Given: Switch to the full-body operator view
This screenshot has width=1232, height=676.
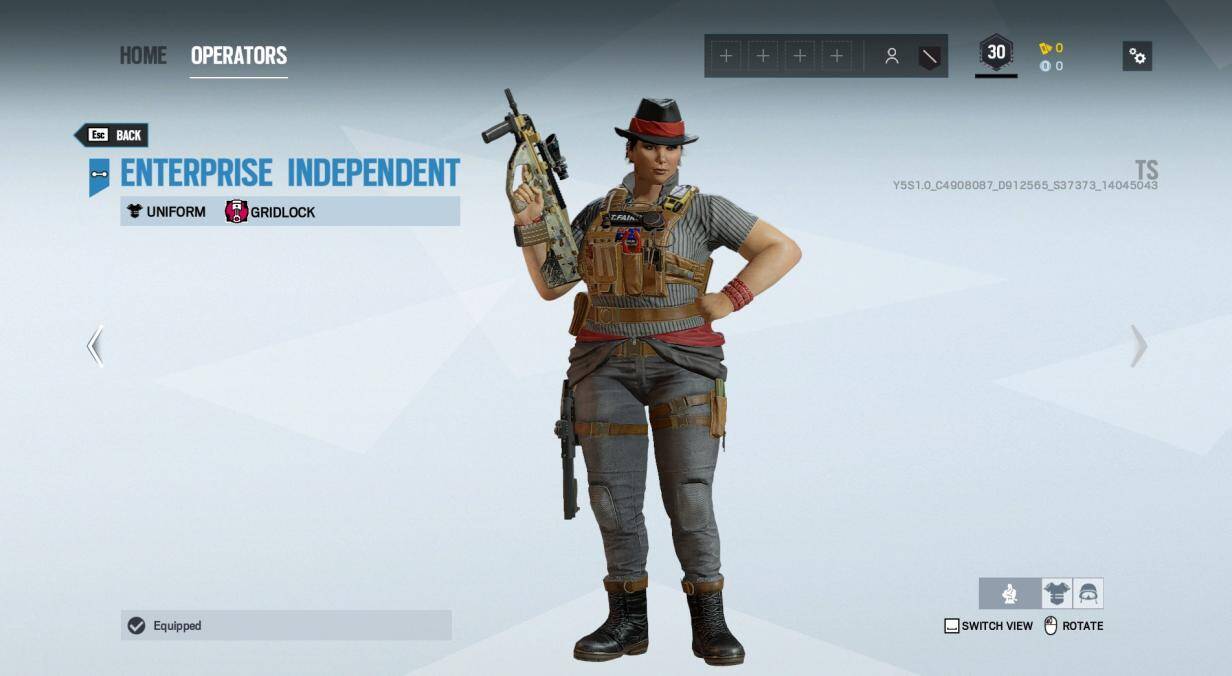Looking at the screenshot, I should click(x=1009, y=594).
